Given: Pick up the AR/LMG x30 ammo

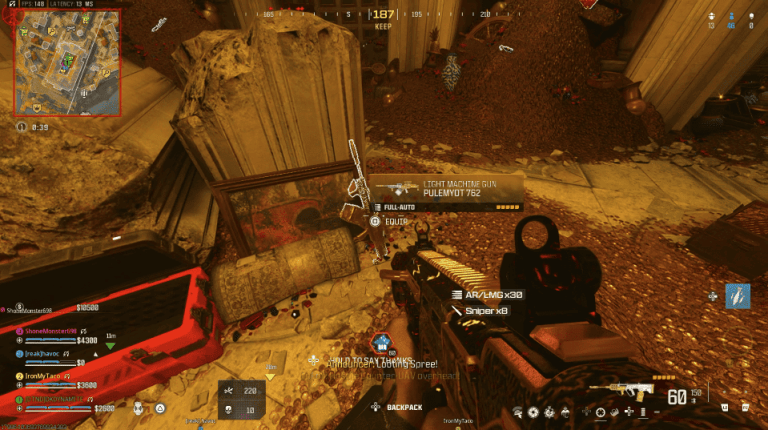Looking at the screenshot, I should pyautogui.click(x=488, y=295).
